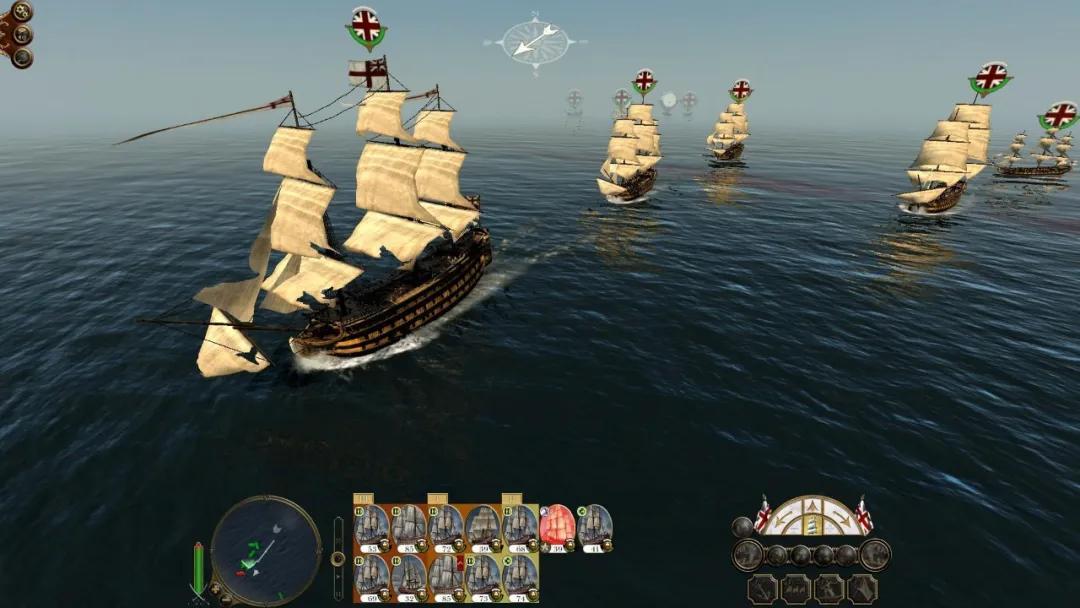Click the turn-left arrow on the sail dial

click(x=783, y=521)
